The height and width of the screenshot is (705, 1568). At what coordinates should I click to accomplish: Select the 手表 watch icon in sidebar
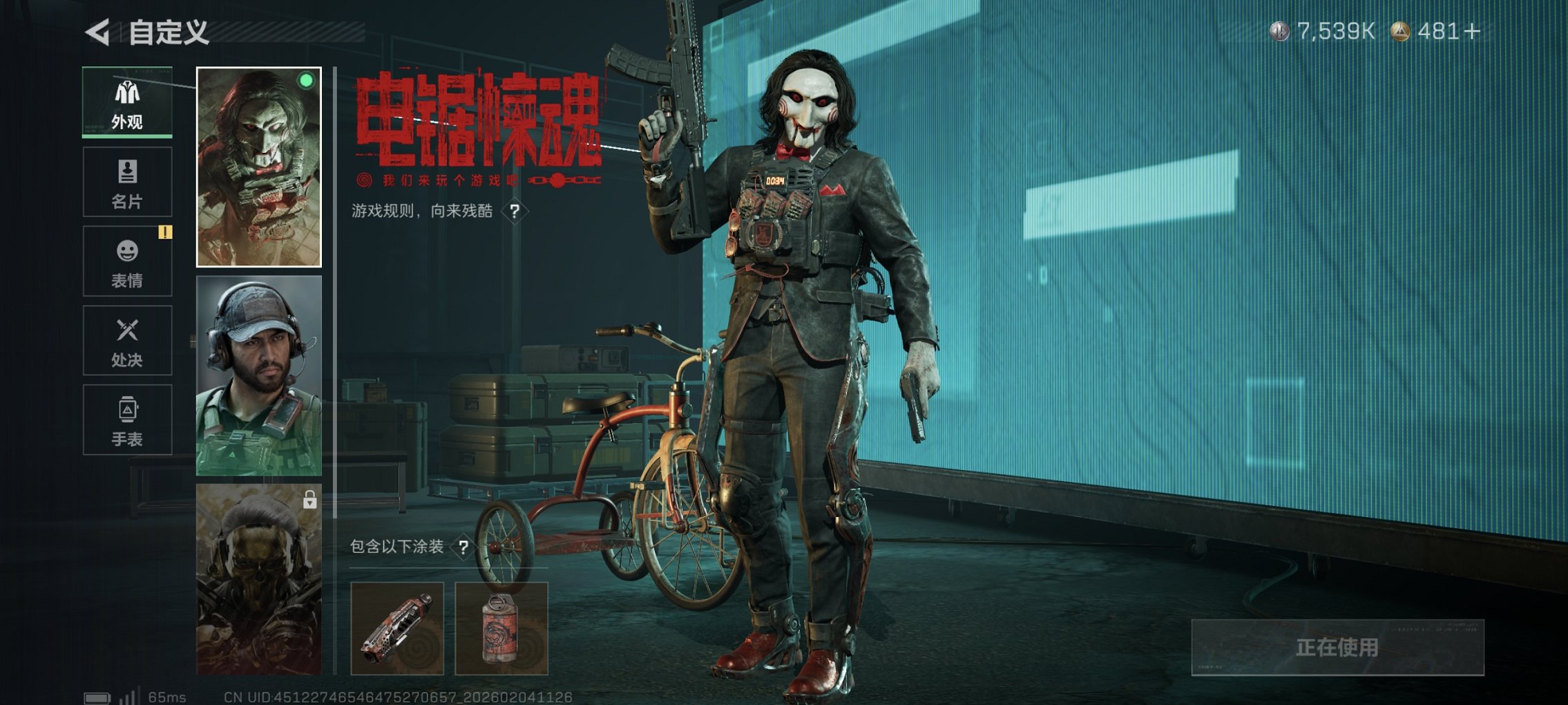click(x=127, y=420)
